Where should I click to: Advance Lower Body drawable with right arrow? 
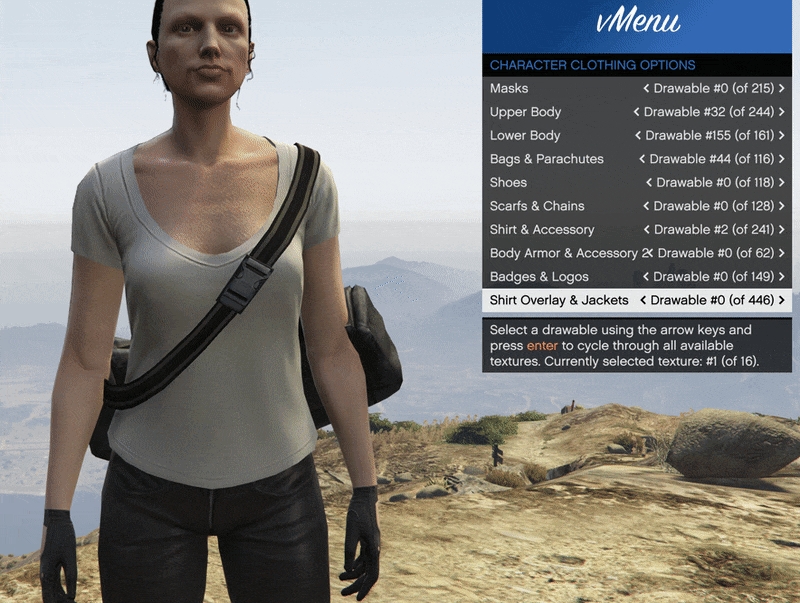click(x=781, y=136)
